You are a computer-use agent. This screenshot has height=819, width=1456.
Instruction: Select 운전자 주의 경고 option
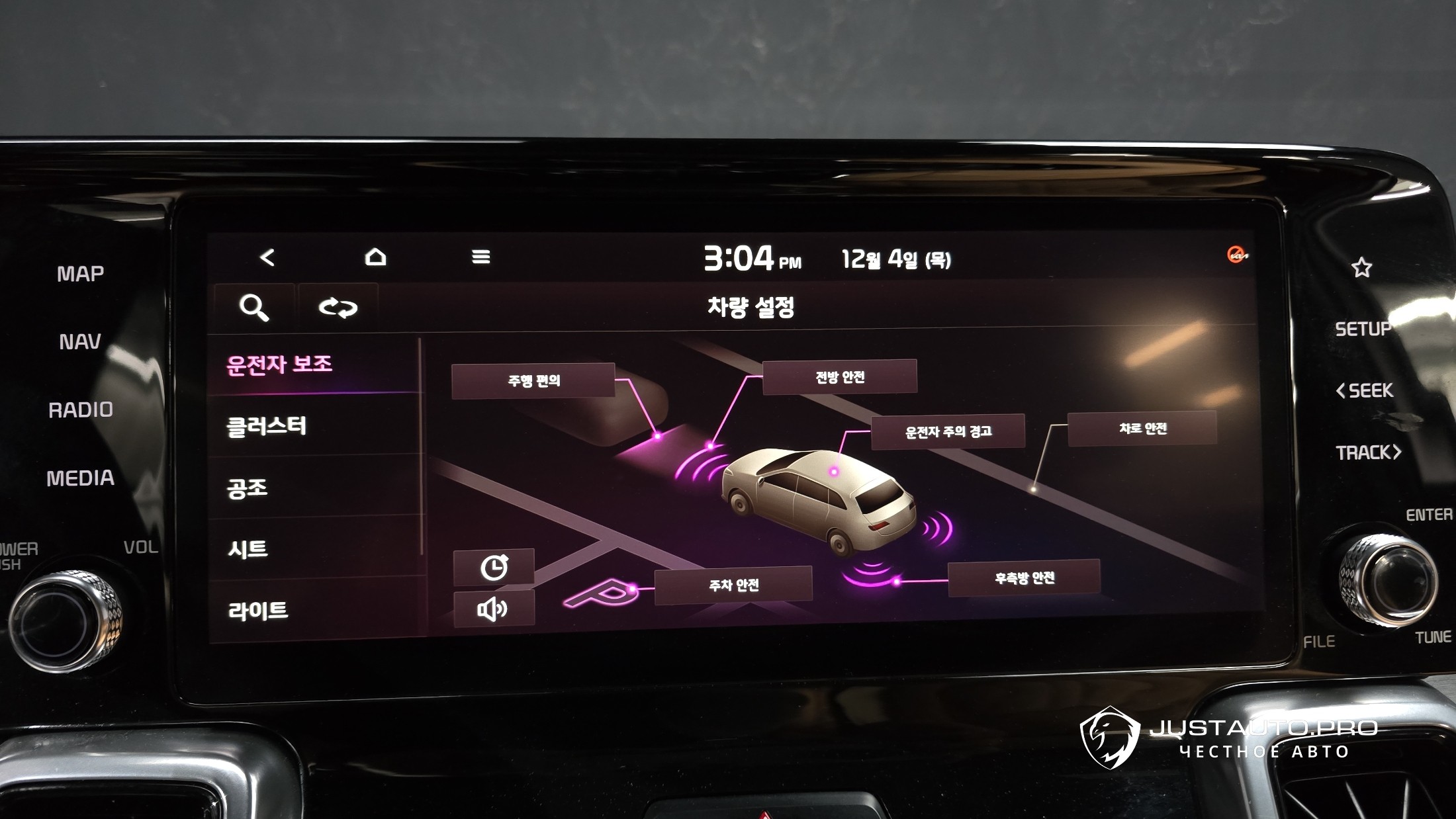948,432
